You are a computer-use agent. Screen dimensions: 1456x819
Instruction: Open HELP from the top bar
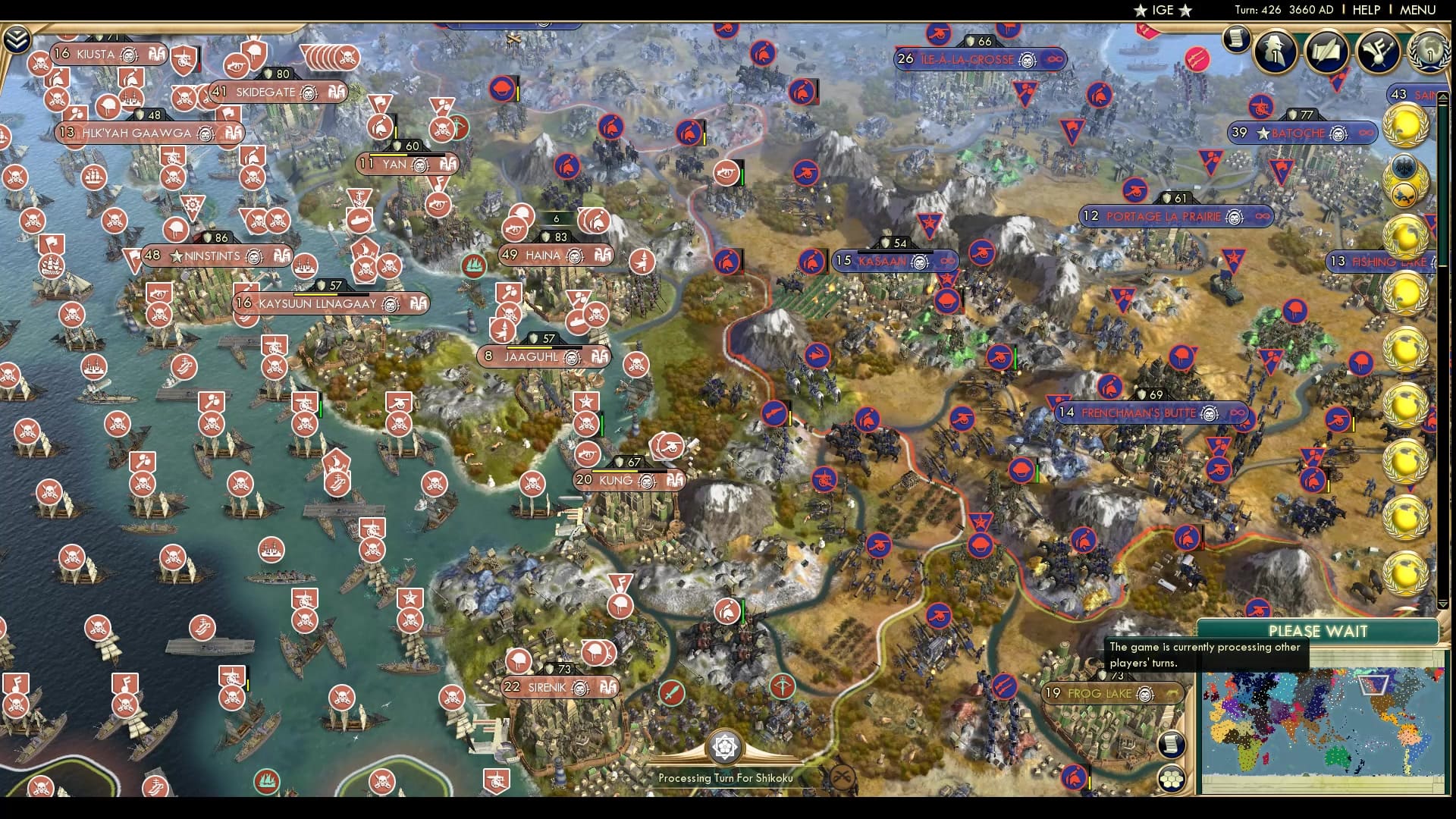click(1365, 11)
